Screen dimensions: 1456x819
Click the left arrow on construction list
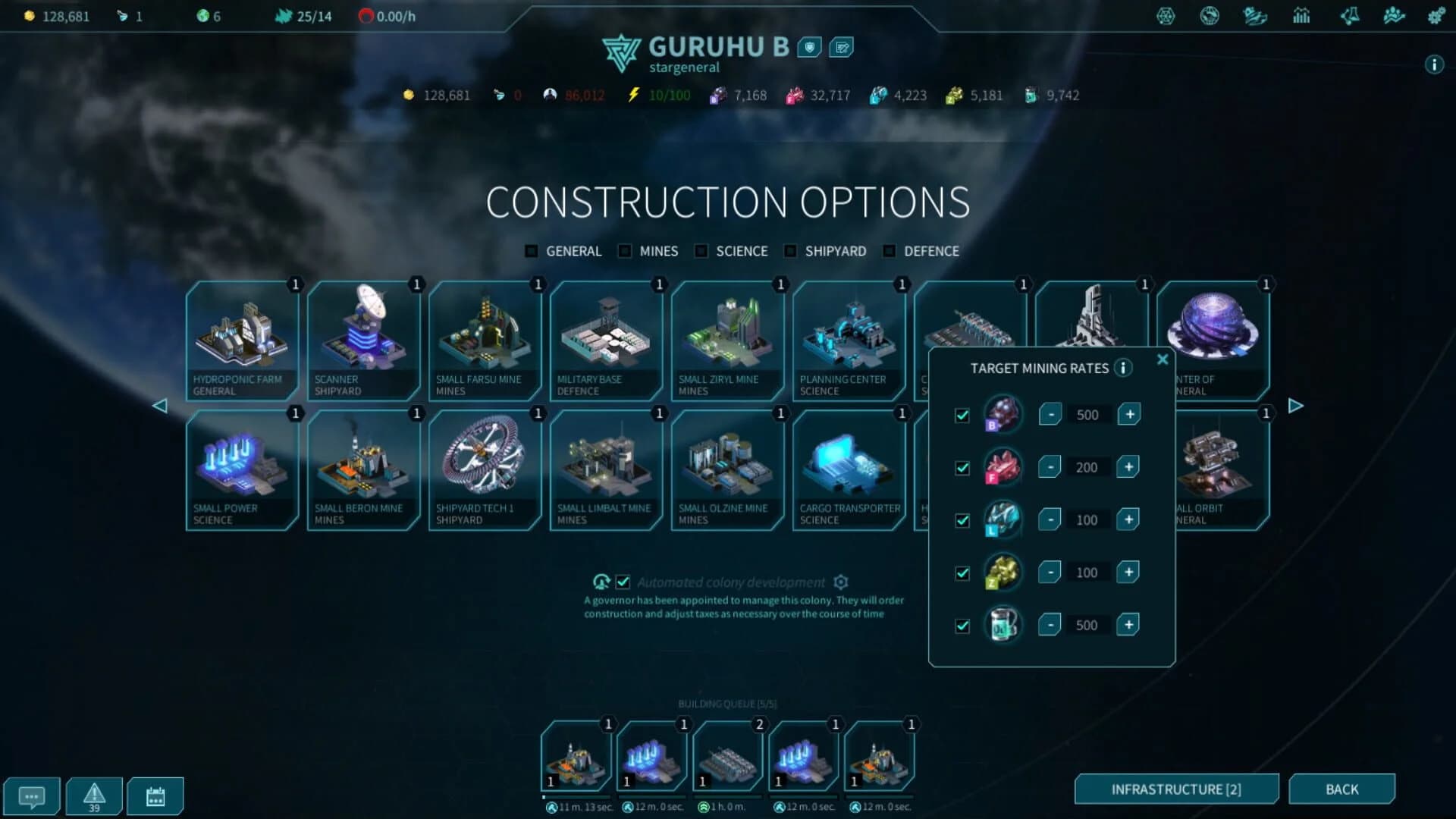click(x=161, y=406)
